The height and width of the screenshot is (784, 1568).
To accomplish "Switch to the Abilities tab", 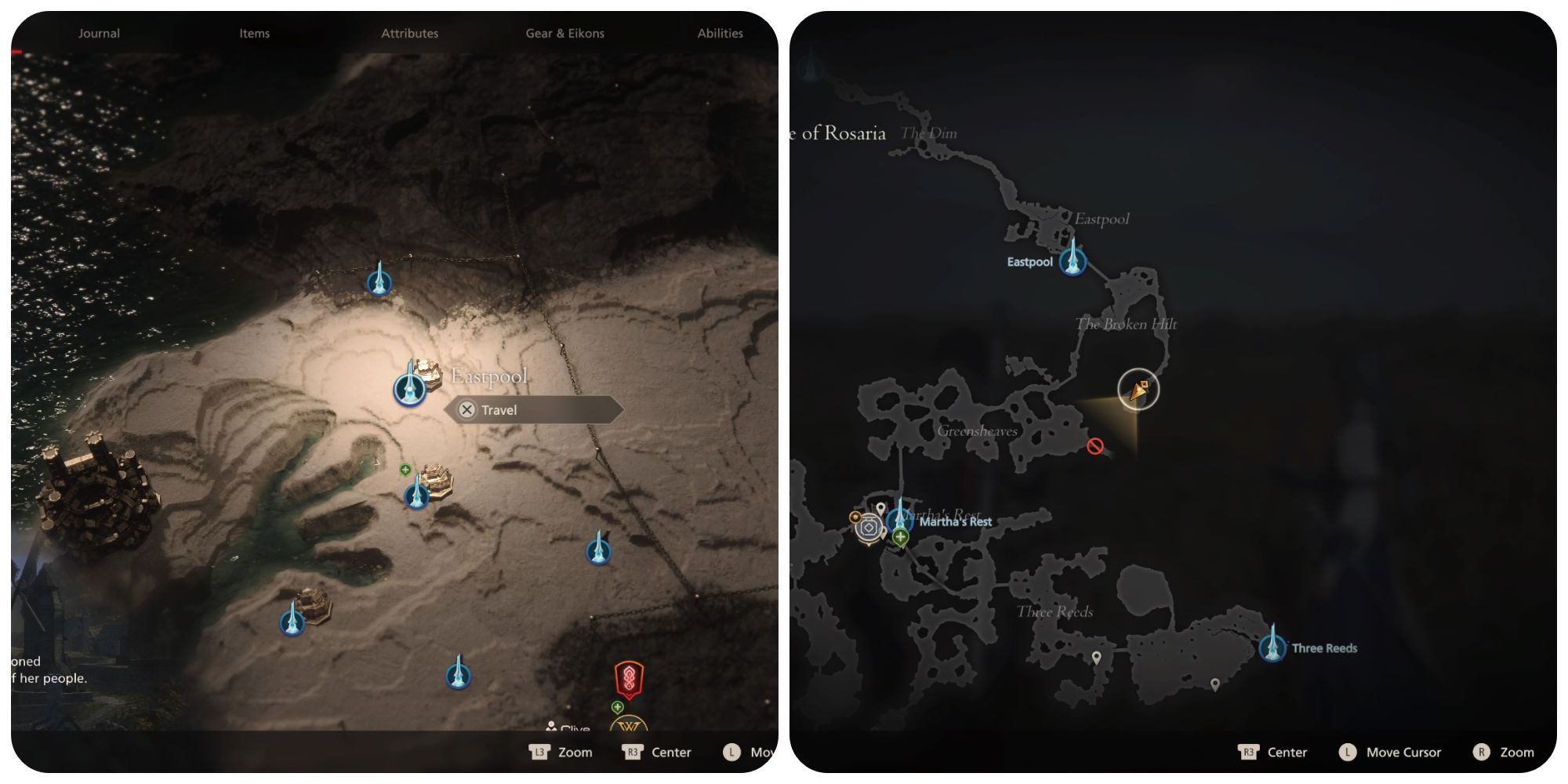I will click(x=720, y=33).
